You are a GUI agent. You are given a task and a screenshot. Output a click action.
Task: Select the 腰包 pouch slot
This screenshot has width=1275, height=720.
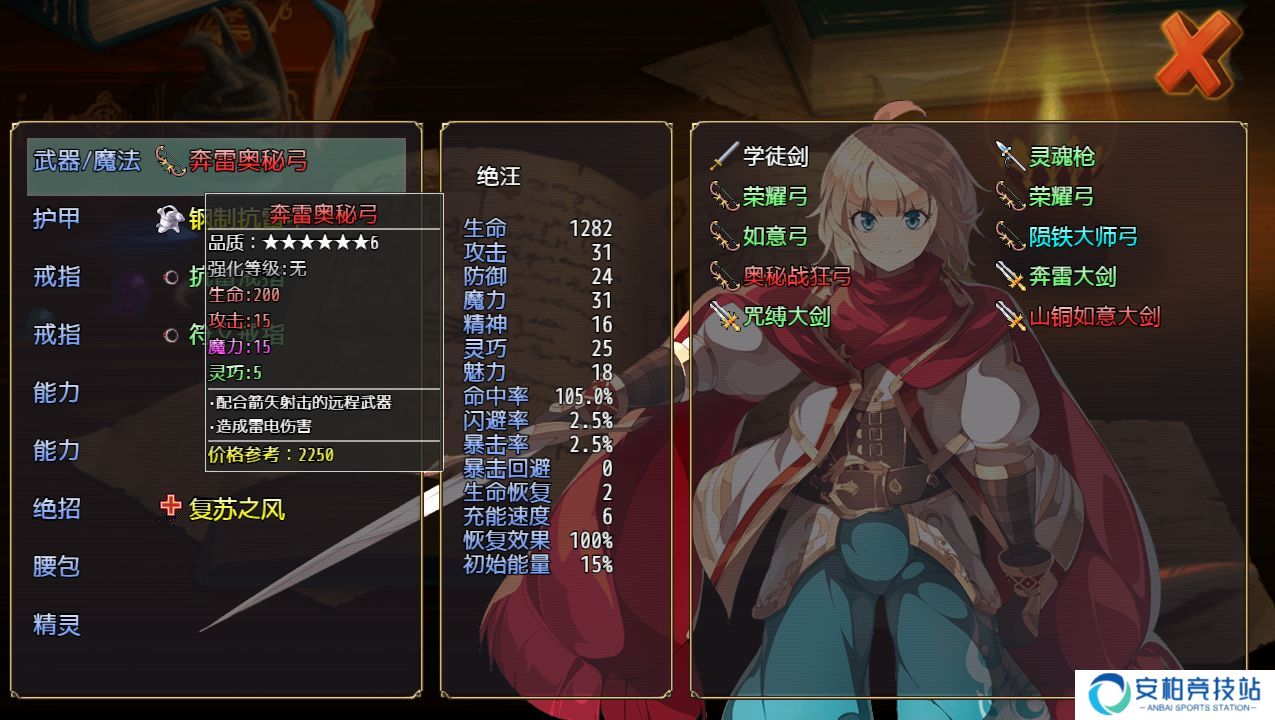point(58,567)
